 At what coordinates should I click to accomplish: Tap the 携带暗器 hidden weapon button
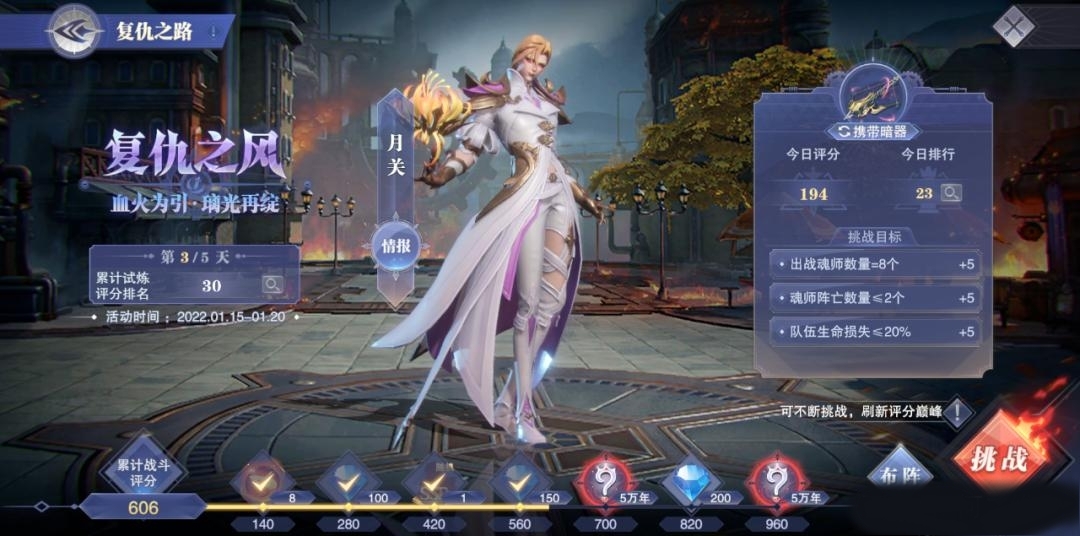[873, 131]
